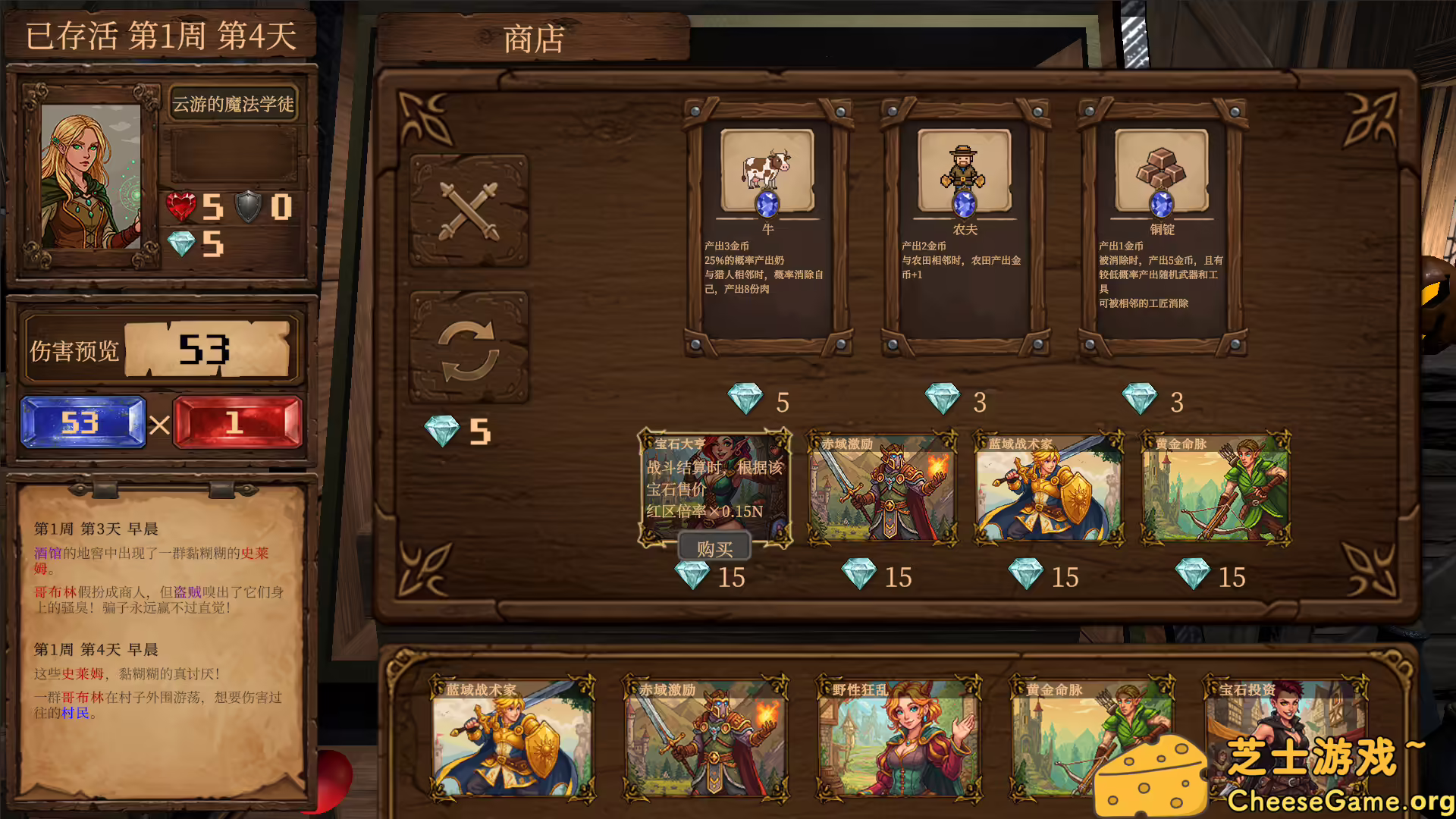Refresh the shop with the circular arrows button
The image size is (1456, 819).
click(x=469, y=350)
